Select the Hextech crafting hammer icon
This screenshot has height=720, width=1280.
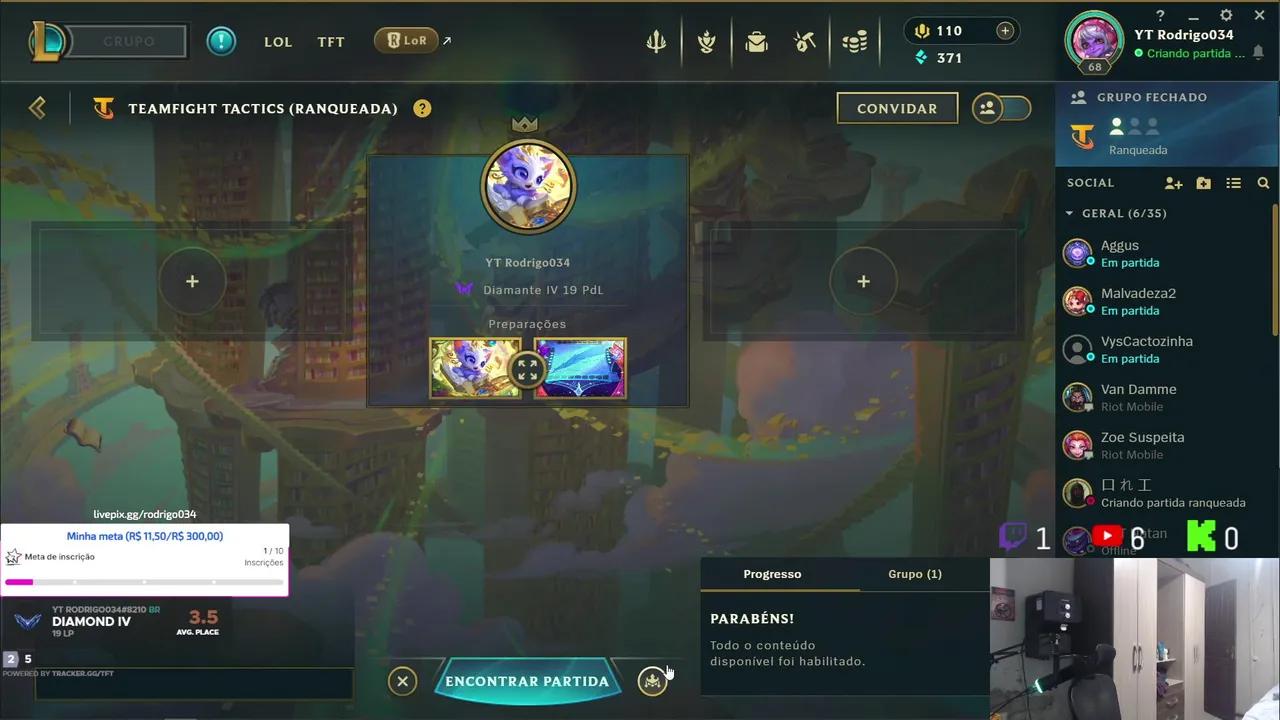click(x=805, y=41)
